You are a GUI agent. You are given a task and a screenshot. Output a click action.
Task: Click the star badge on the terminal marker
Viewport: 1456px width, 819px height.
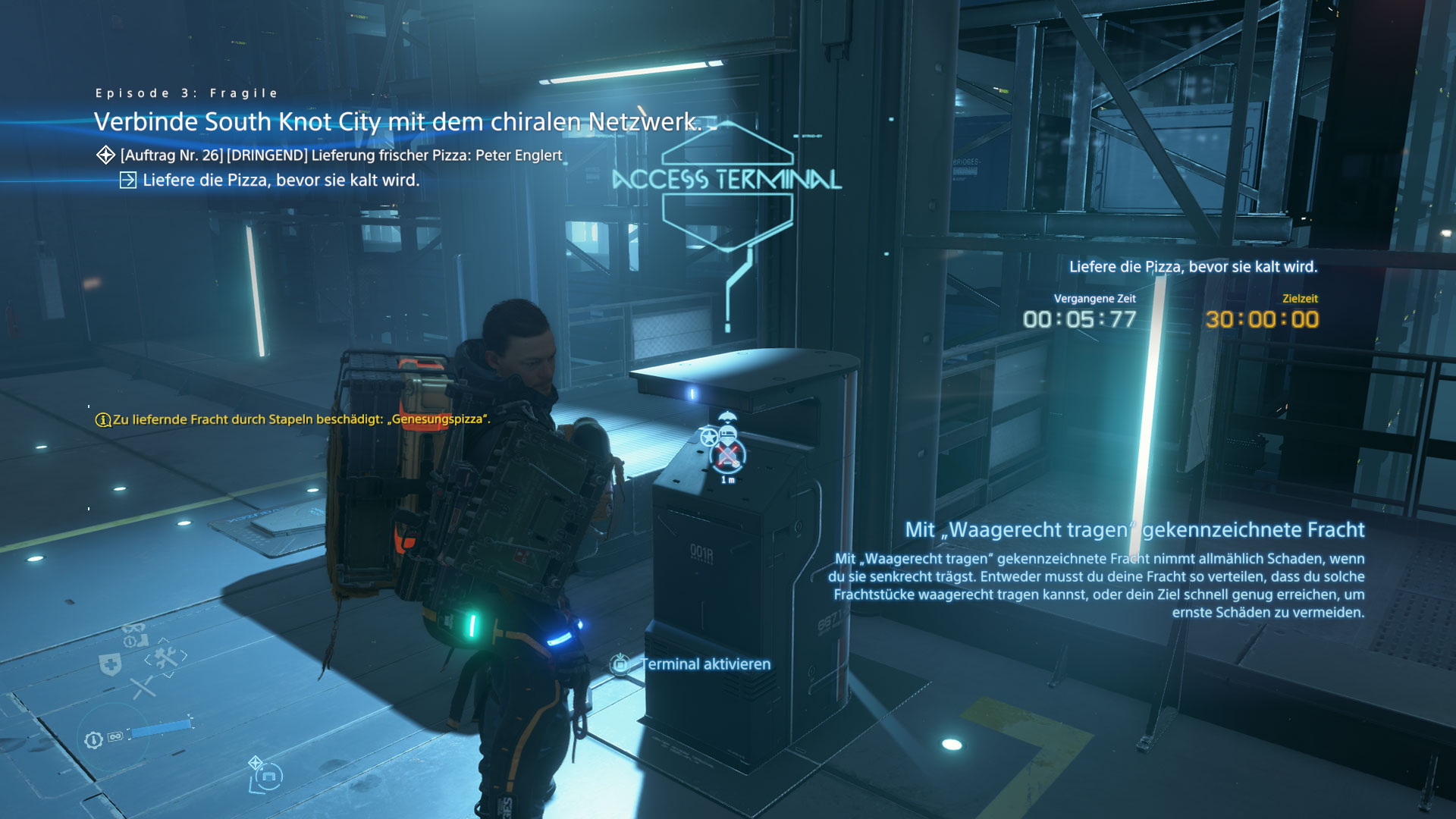[709, 438]
